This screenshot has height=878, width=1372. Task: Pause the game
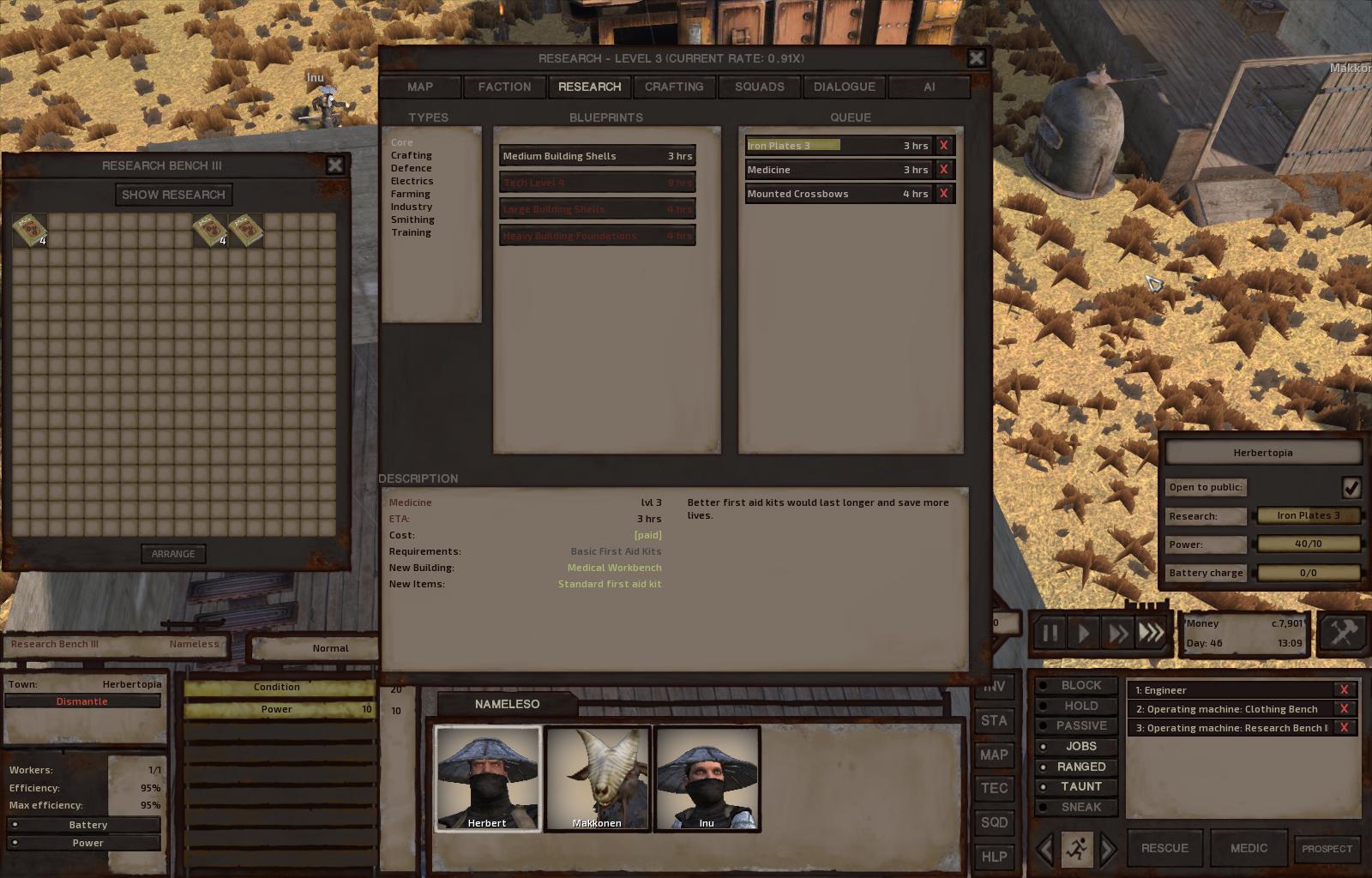click(x=1050, y=634)
